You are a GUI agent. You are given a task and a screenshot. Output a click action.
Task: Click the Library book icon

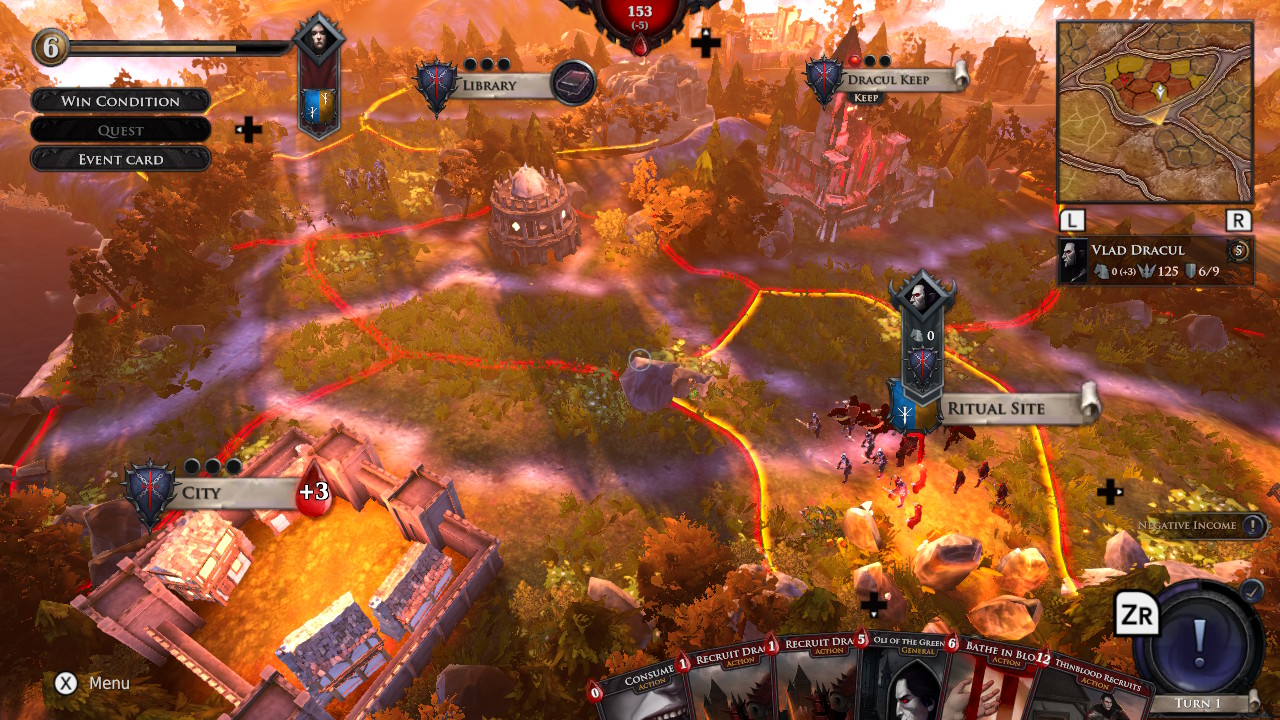click(x=574, y=83)
